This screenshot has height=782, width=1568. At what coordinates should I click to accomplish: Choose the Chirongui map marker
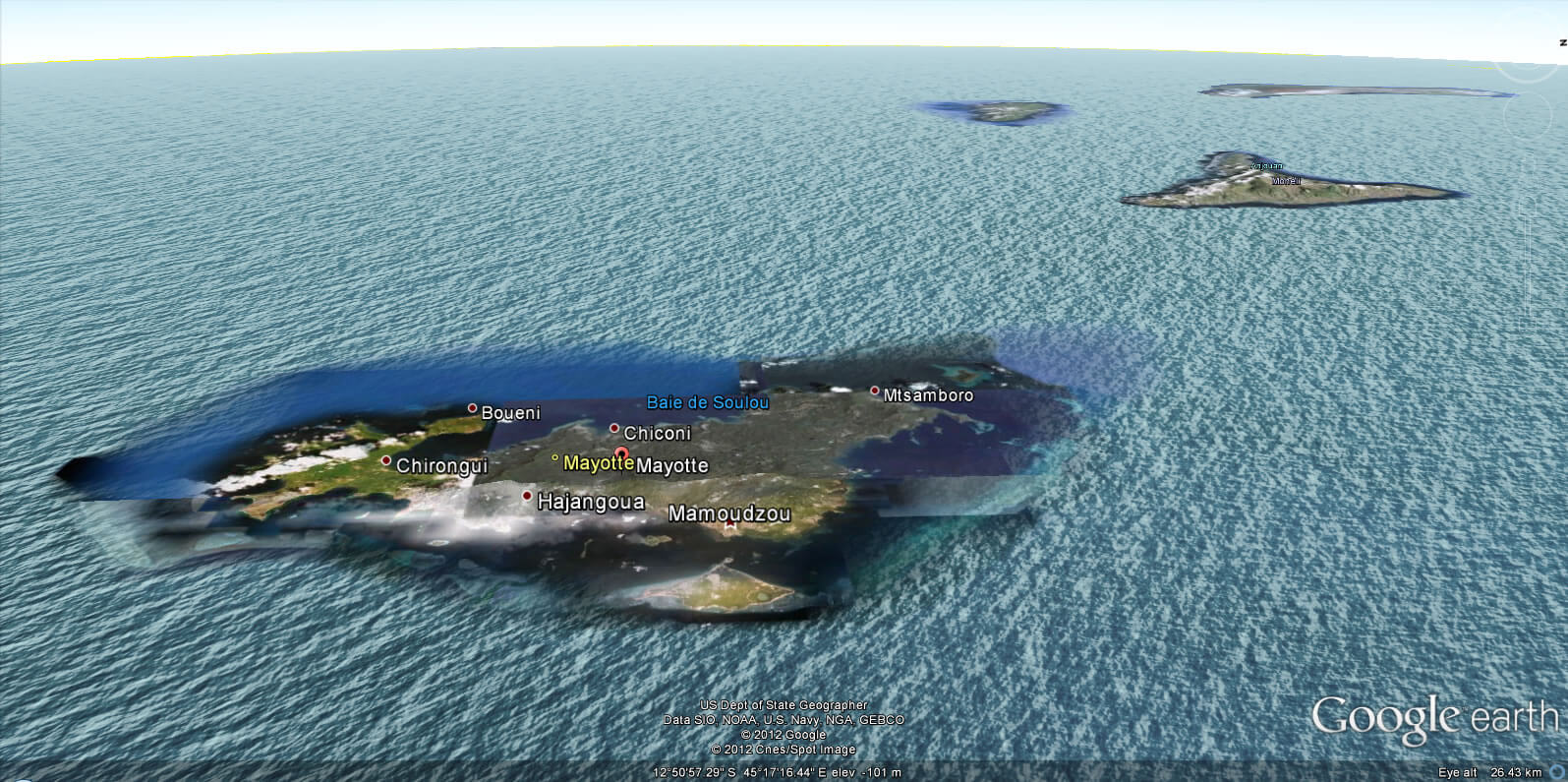coord(386,460)
